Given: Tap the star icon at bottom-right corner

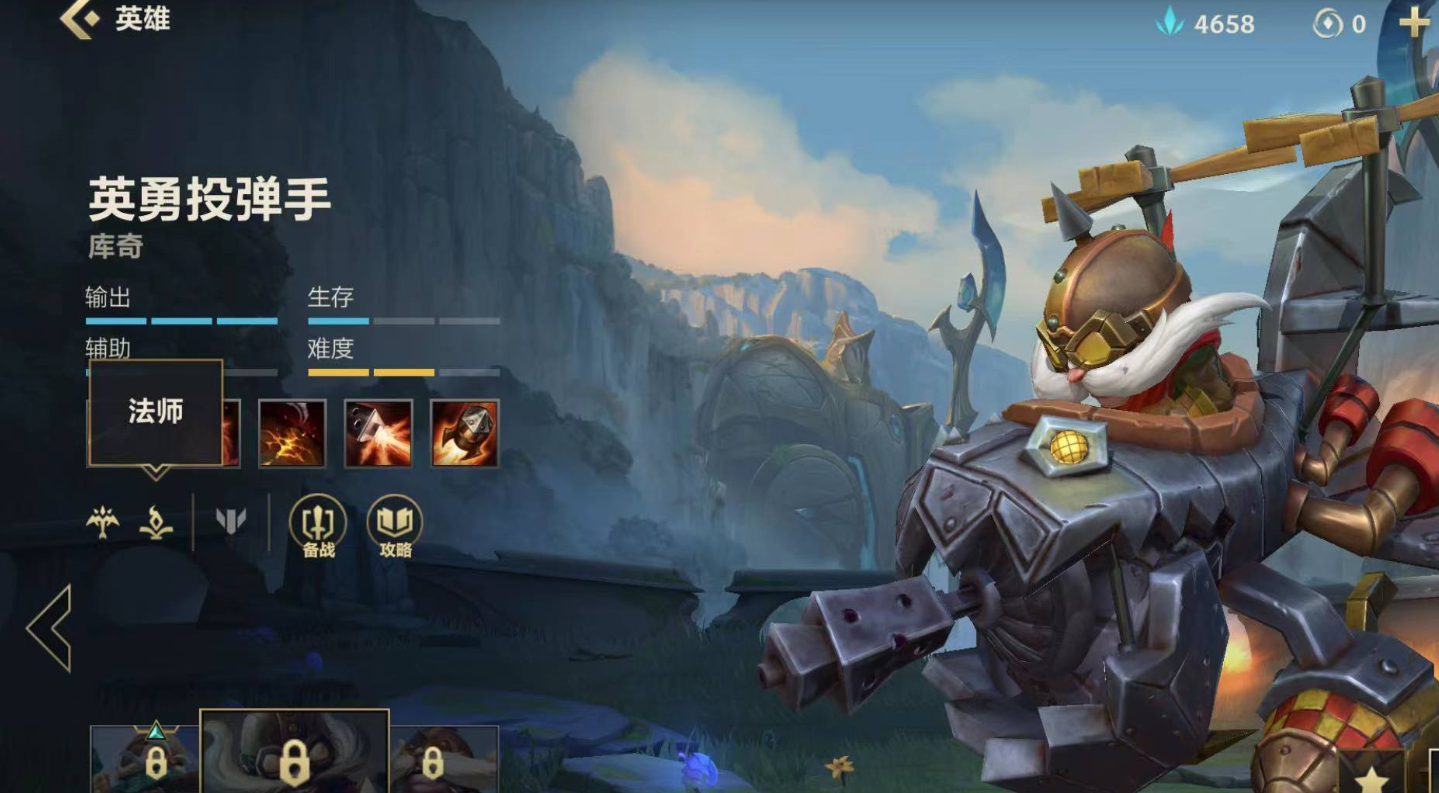Looking at the screenshot, I should coord(1371,777).
